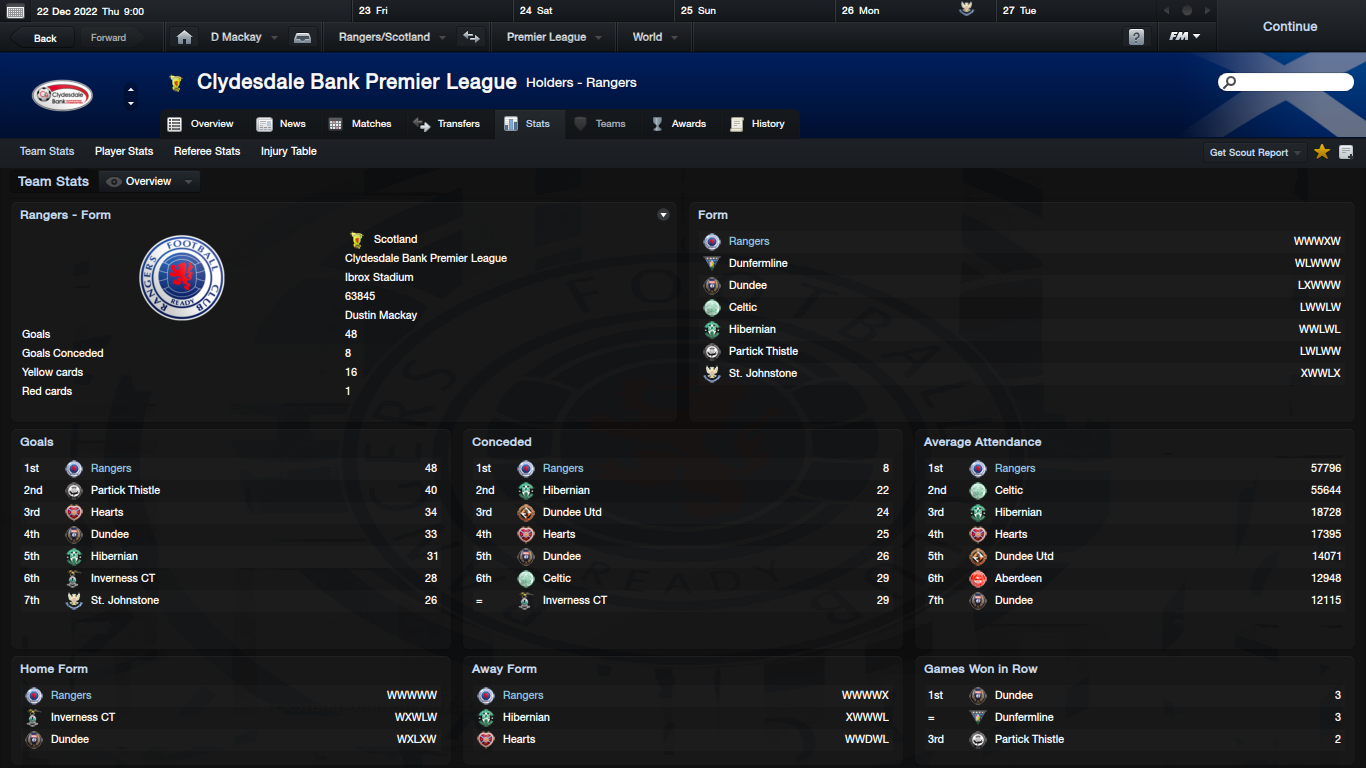Select the Awards tab

coord(679,124)
